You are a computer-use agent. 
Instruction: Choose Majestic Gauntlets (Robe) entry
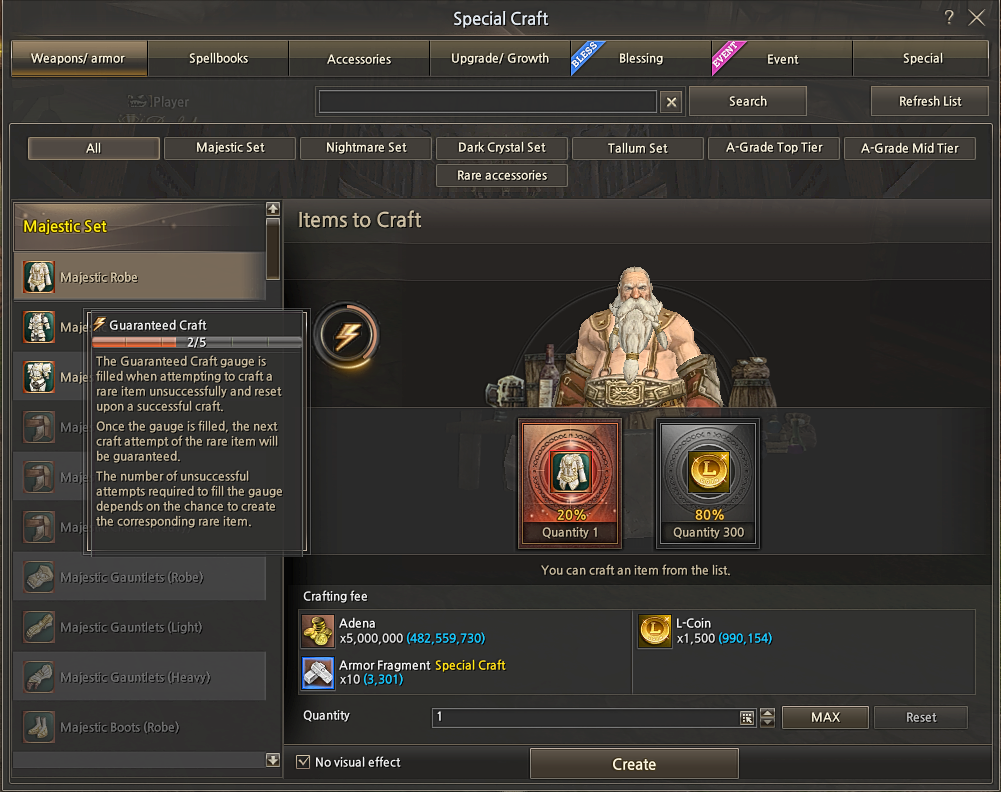(140, 577)
